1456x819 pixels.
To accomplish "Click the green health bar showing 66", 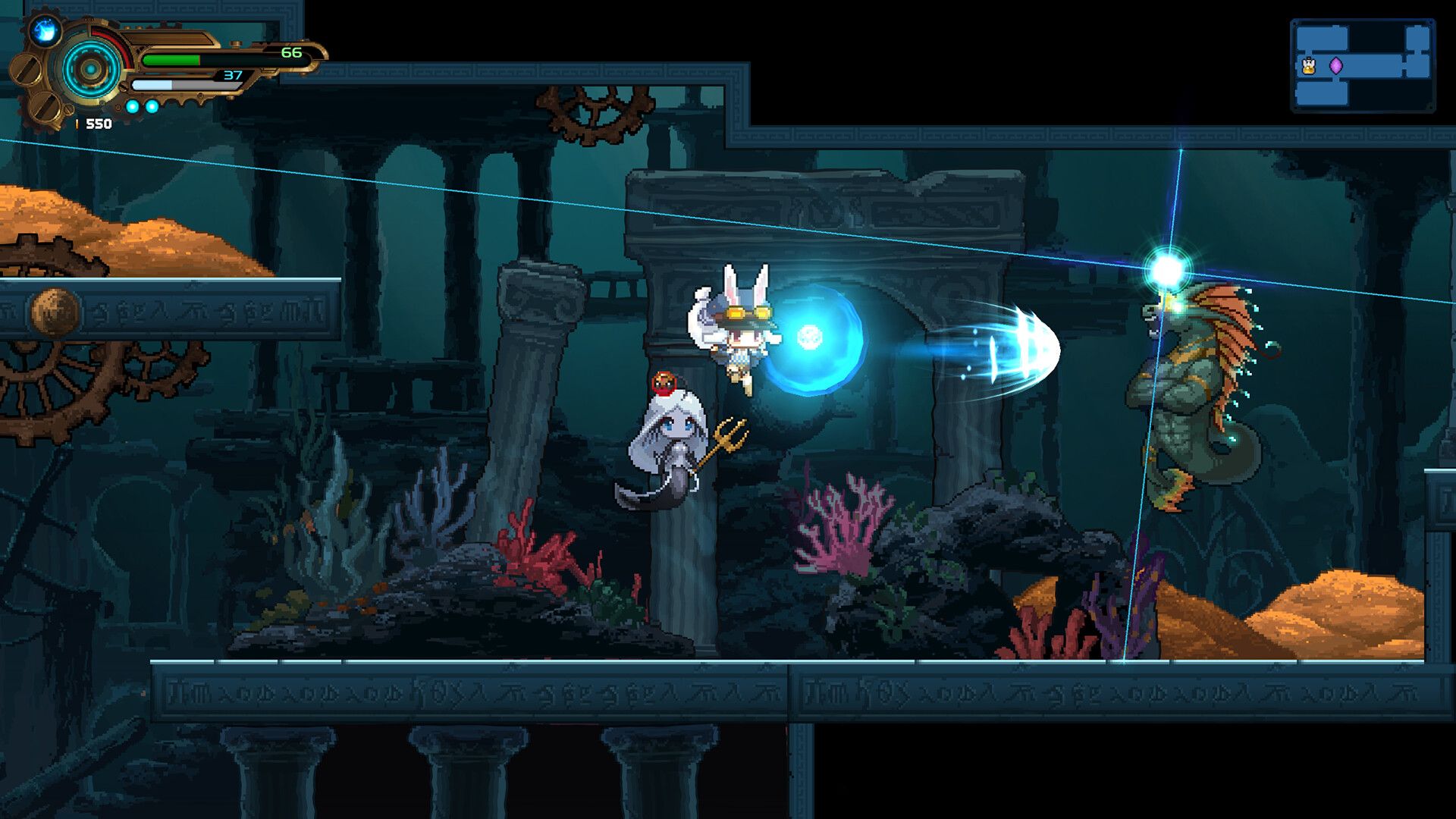I will (x=171, y=58).
